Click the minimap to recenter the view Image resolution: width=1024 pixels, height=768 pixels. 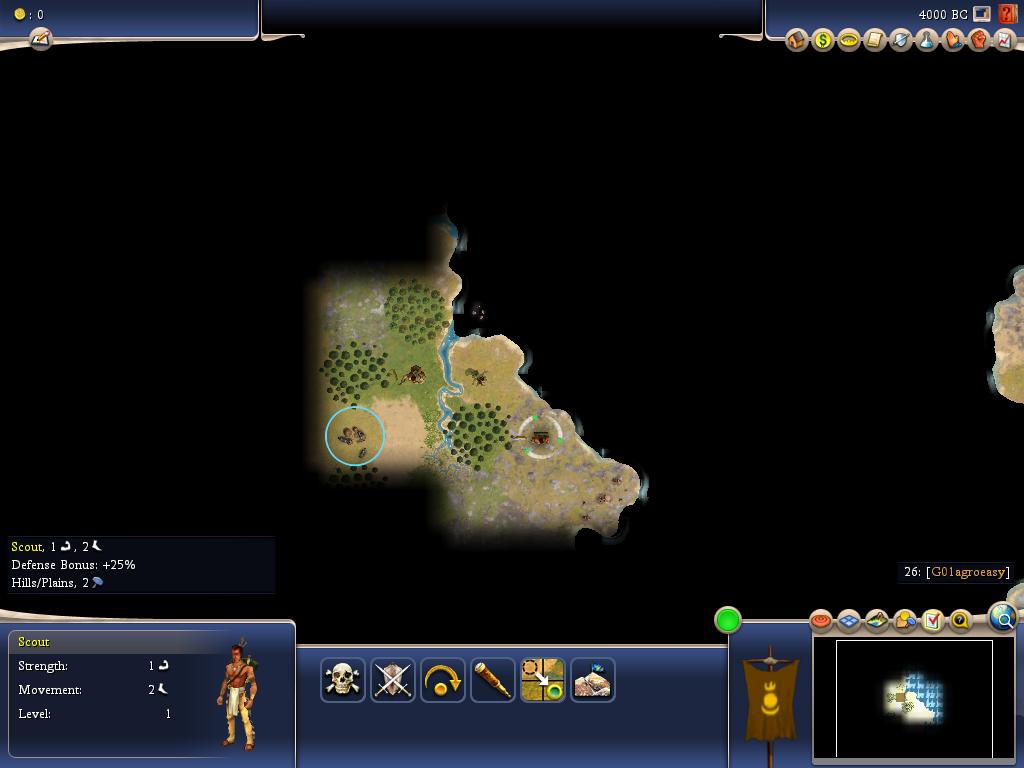914,698
